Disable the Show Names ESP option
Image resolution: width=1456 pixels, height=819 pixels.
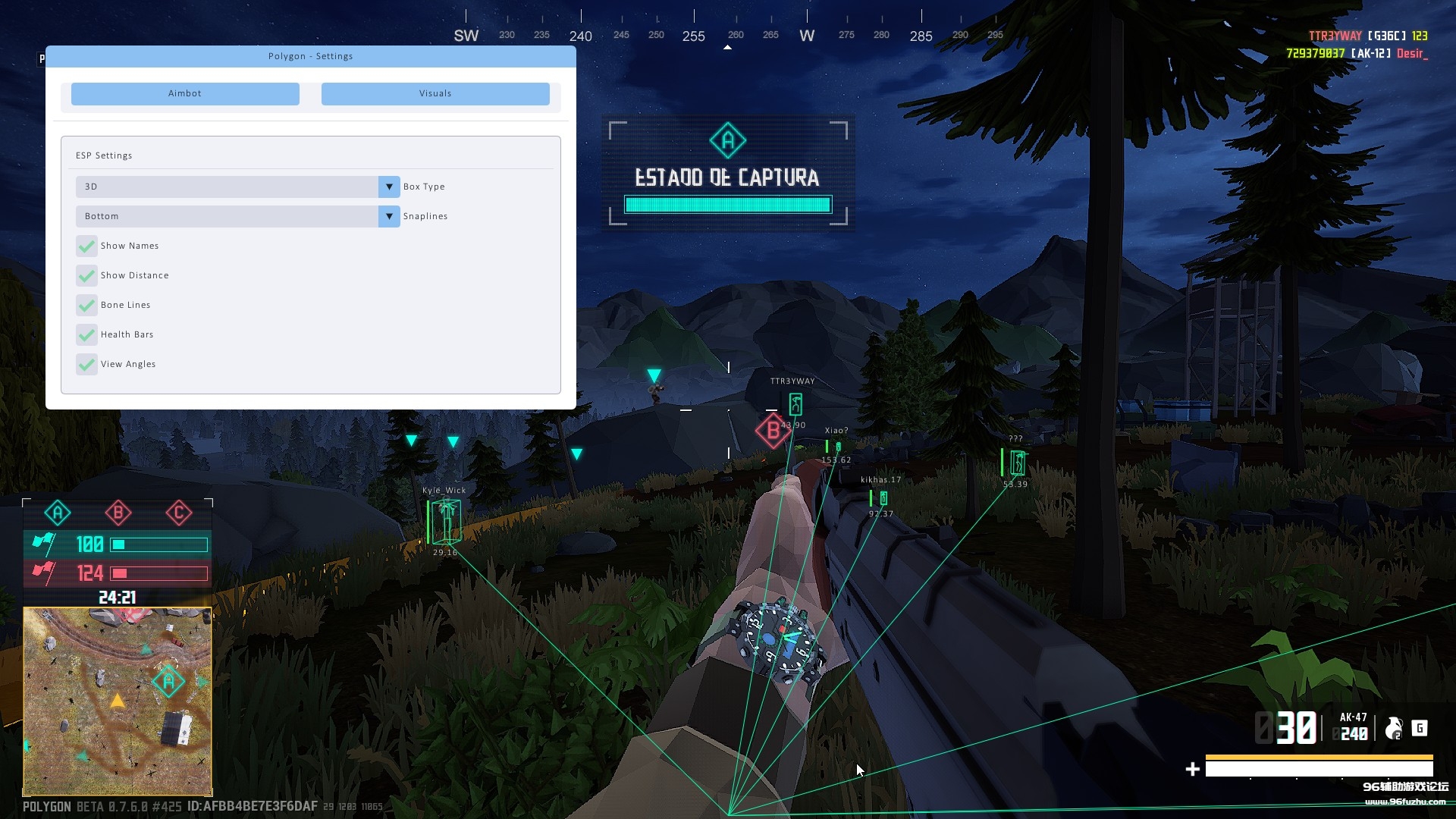click(86, 246)
